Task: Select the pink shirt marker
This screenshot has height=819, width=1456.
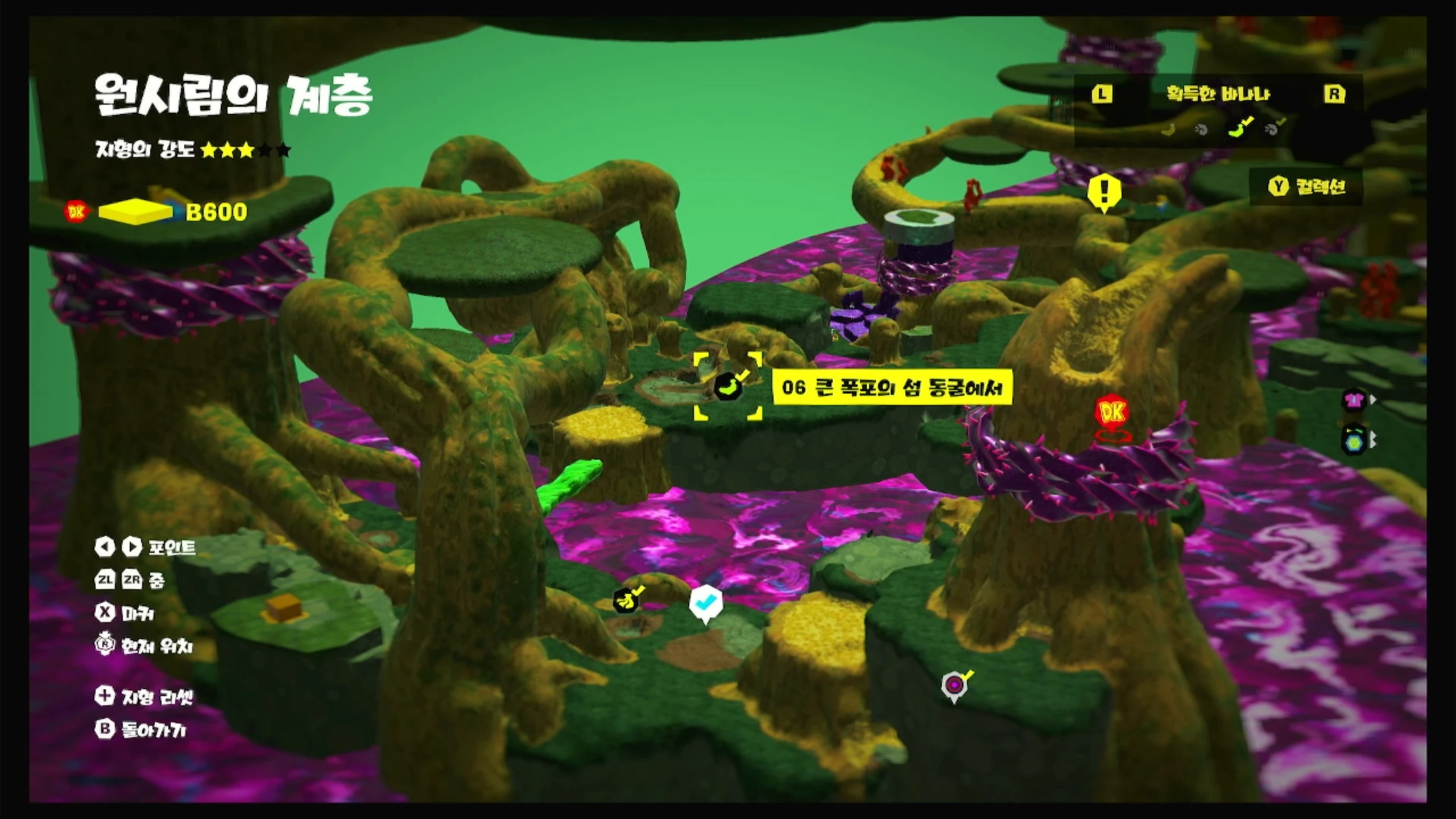Action: click(1354, 399)
